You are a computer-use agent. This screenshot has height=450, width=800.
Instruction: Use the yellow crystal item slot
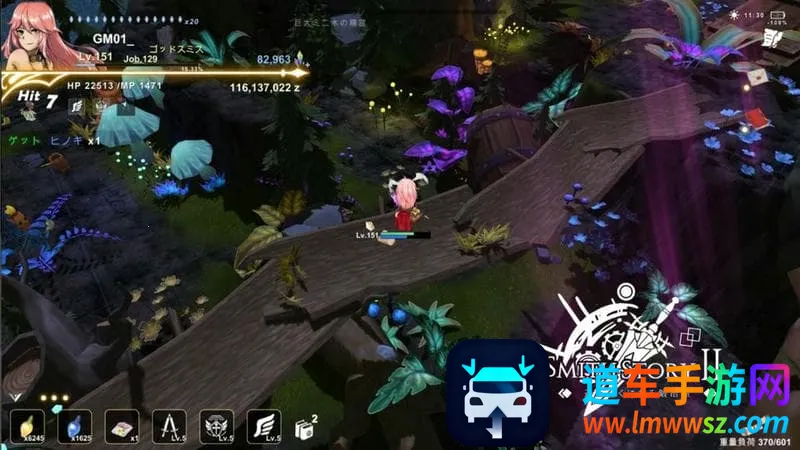coord(27,427)
